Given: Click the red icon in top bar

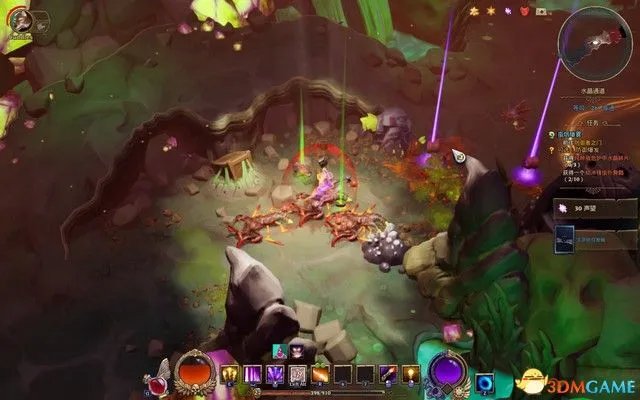Looking at the screenshot, I should click(x=525, y=11).
